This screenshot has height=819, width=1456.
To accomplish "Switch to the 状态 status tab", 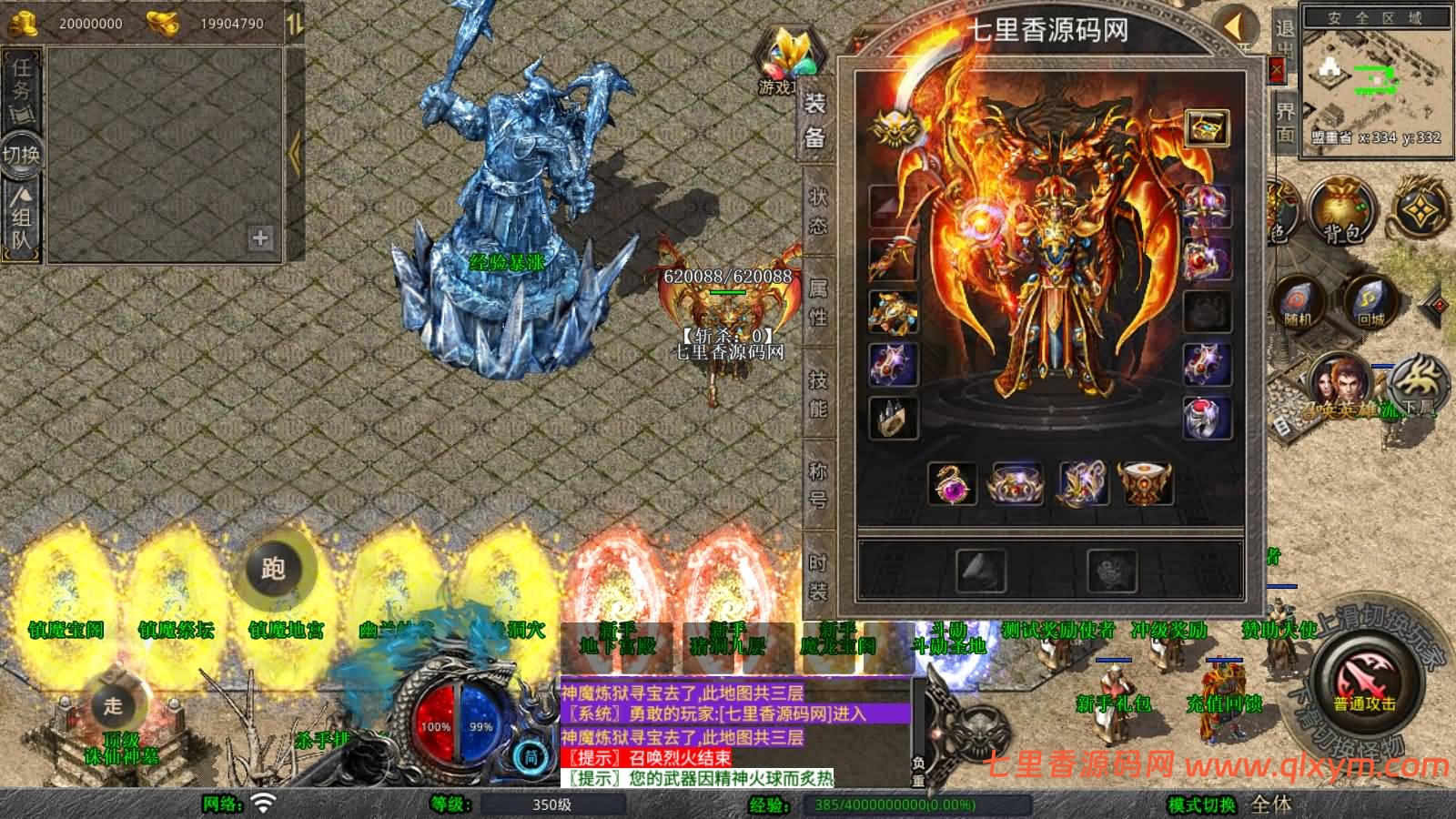I will 816,207.
